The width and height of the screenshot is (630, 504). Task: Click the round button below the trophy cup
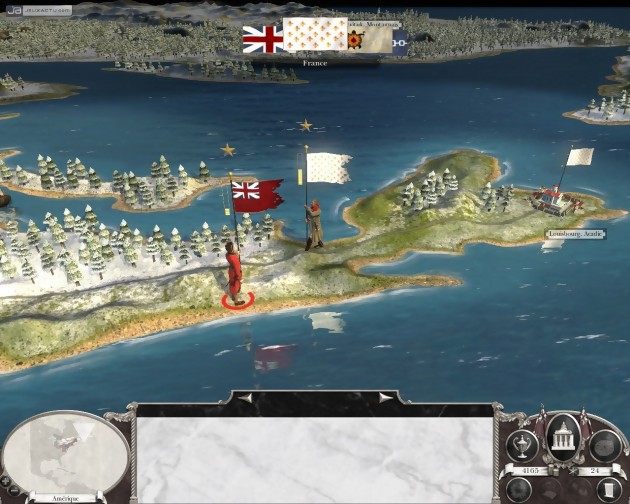pos(519,490)
